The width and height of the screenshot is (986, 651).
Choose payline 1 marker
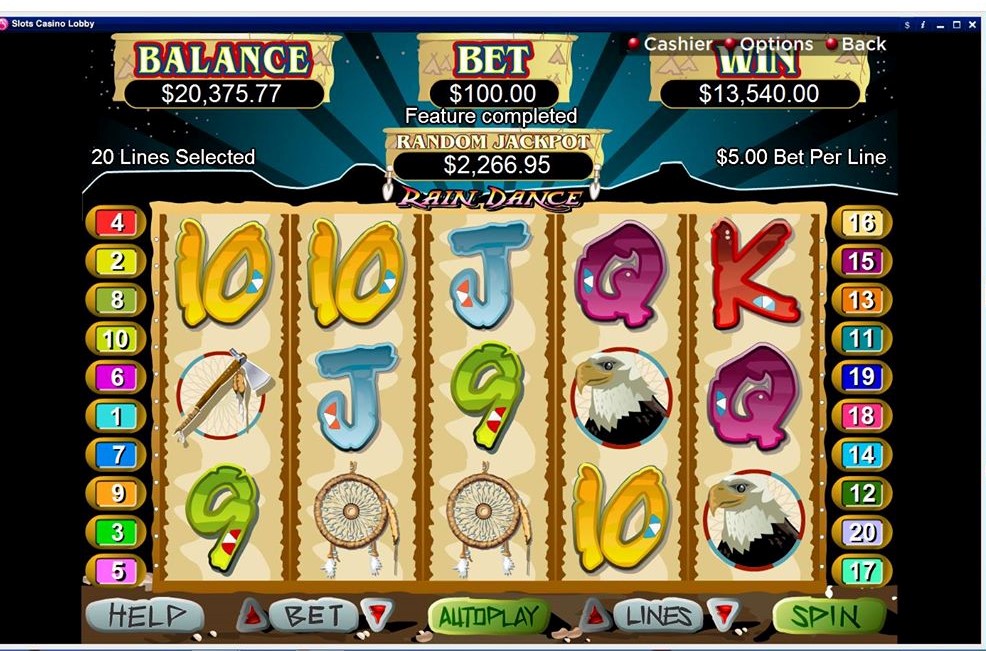click(116, 417)
